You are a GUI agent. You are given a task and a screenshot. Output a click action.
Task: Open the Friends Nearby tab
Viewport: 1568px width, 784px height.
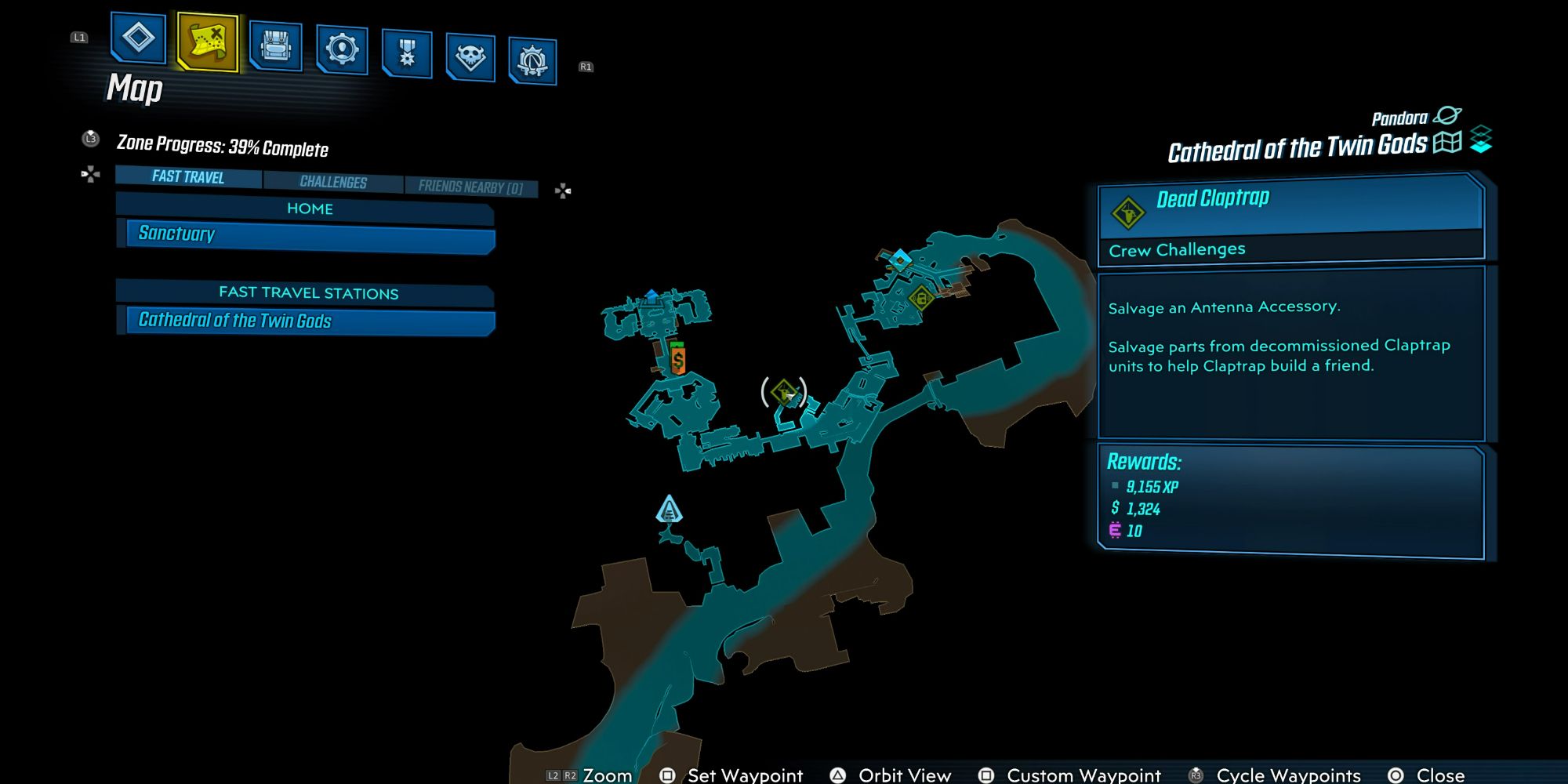[x=470, y=187]
